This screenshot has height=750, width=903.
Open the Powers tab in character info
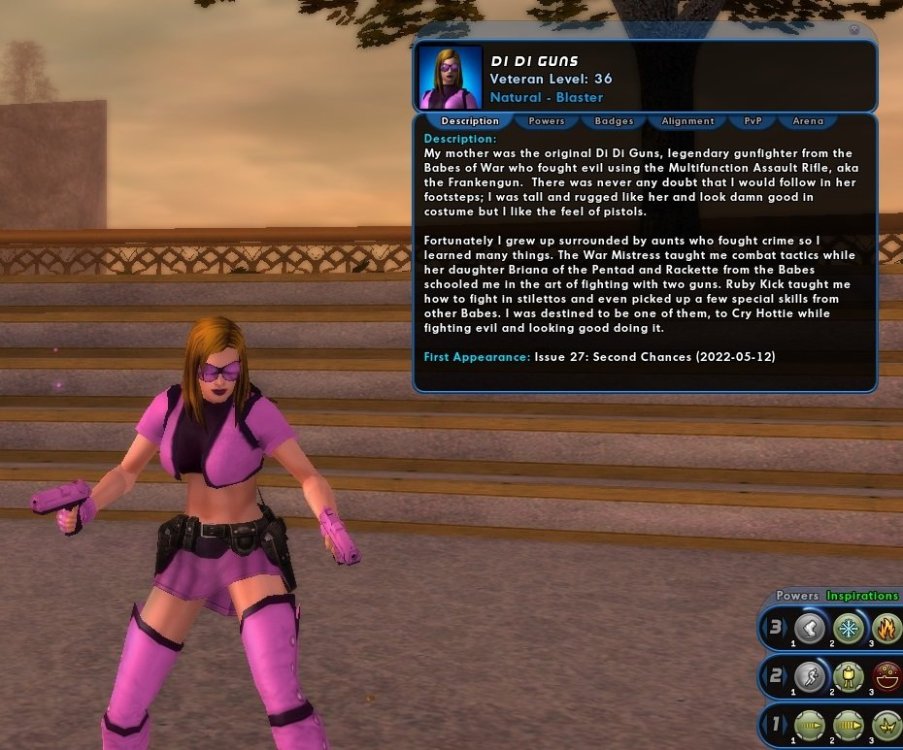click(546, 121)
